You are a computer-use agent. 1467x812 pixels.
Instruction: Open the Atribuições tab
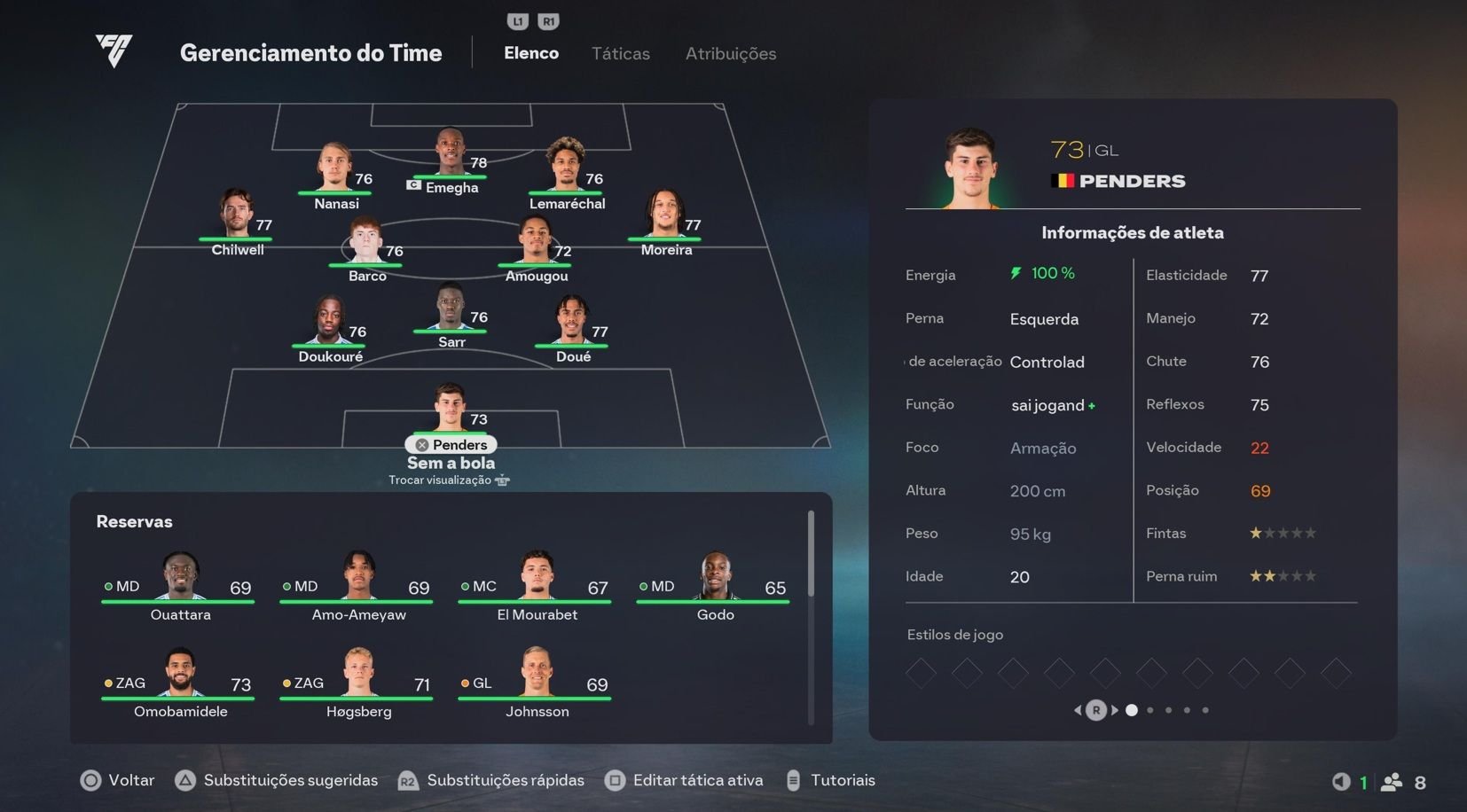click(x=729, y=53)
